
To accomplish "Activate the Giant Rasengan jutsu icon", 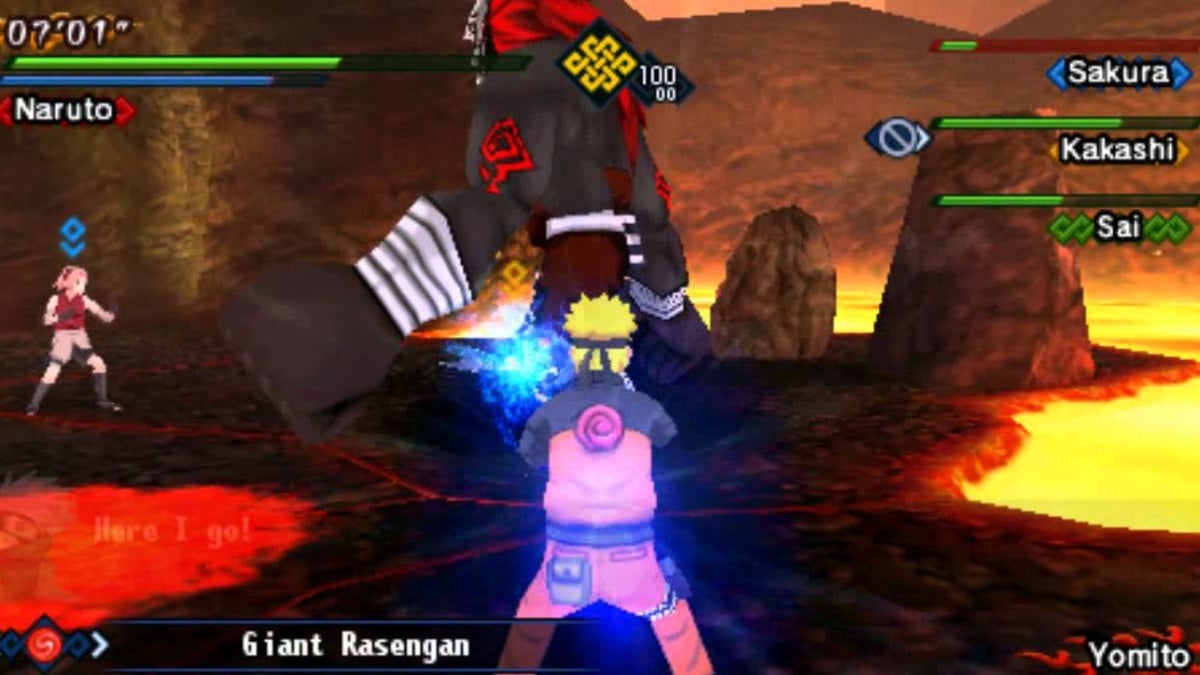I will [x=44, y=643].
